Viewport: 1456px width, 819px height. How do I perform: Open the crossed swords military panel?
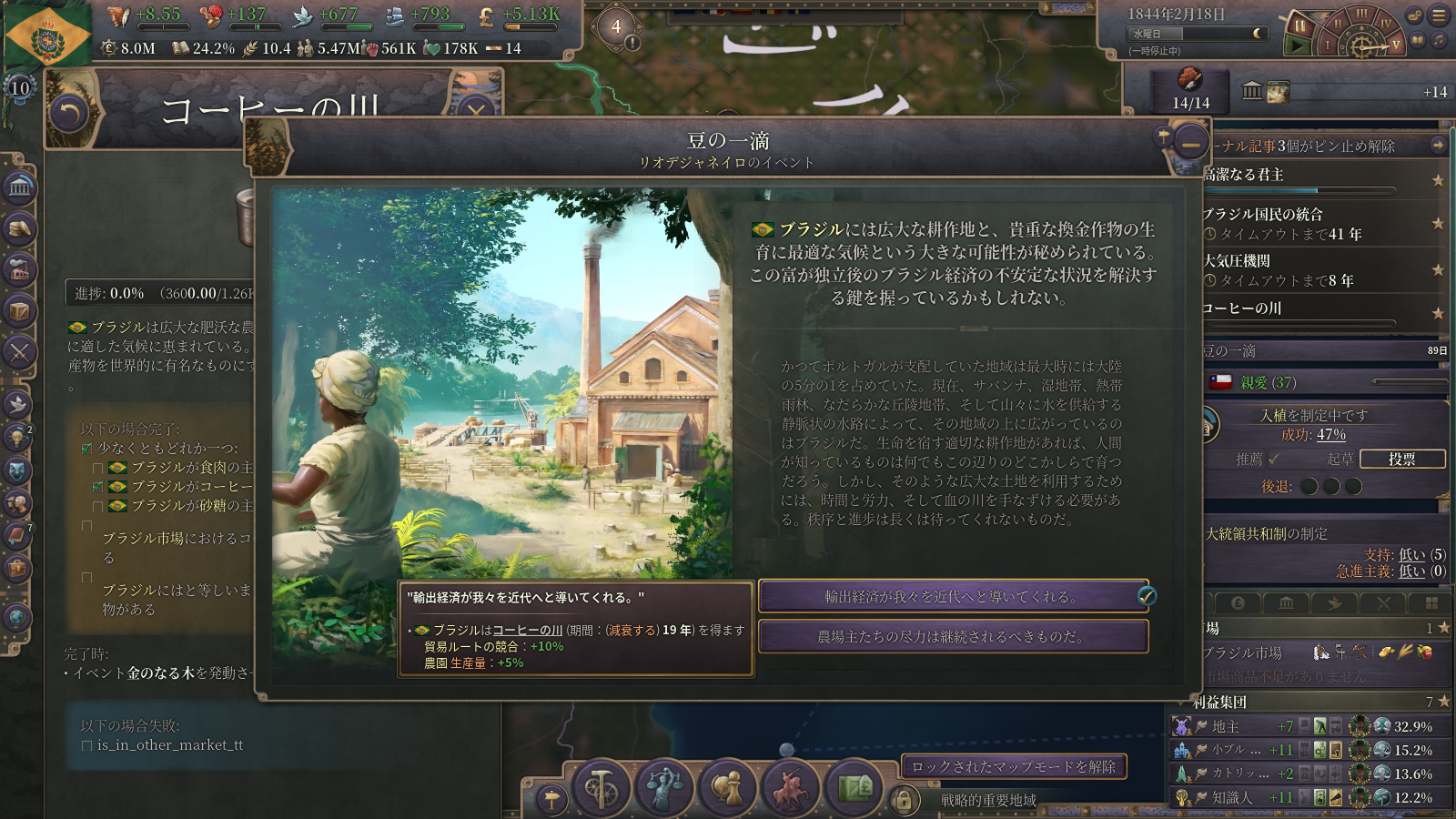coord(19,352)
